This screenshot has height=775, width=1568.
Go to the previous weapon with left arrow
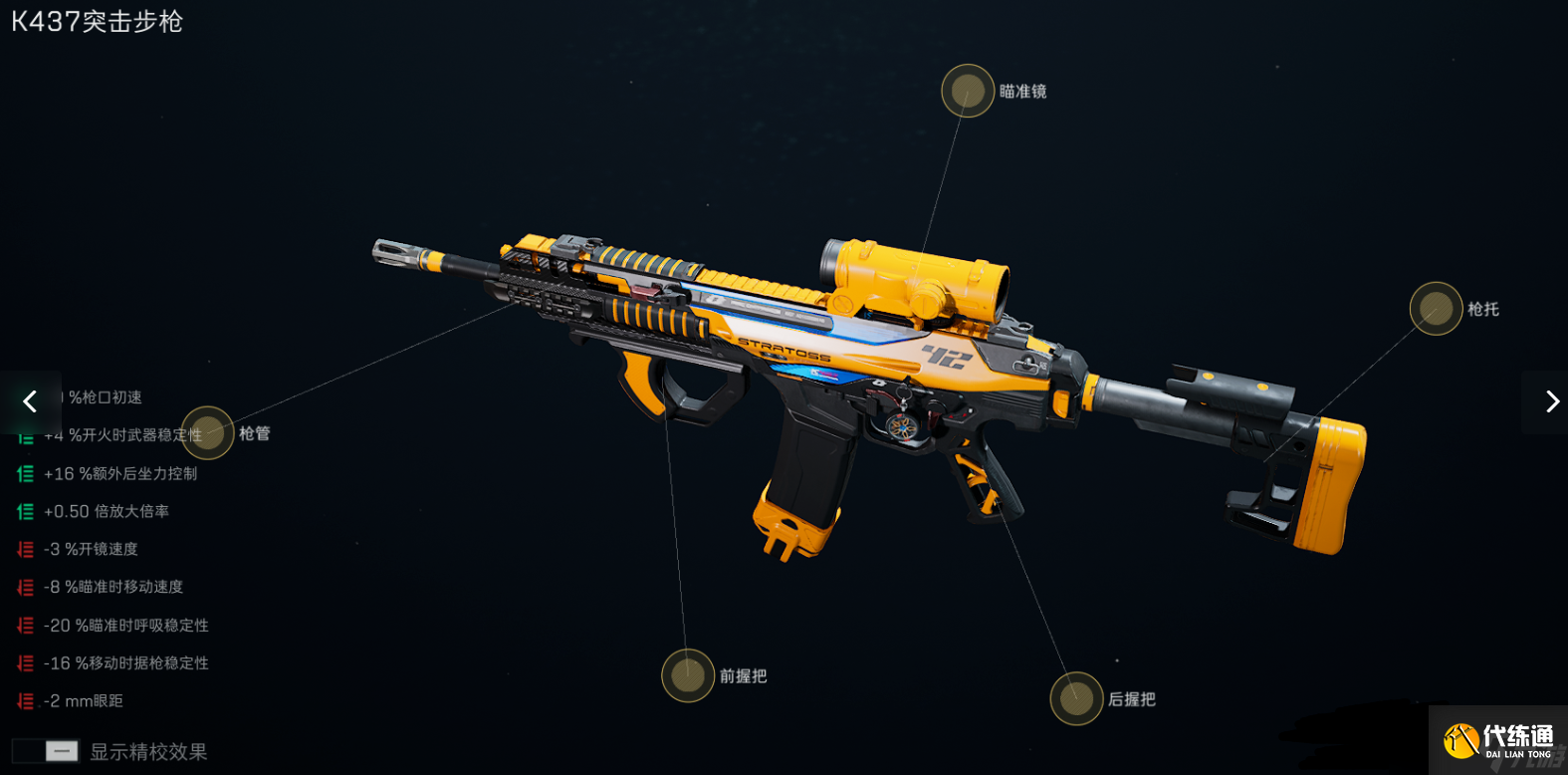click(x=30, y=401)
